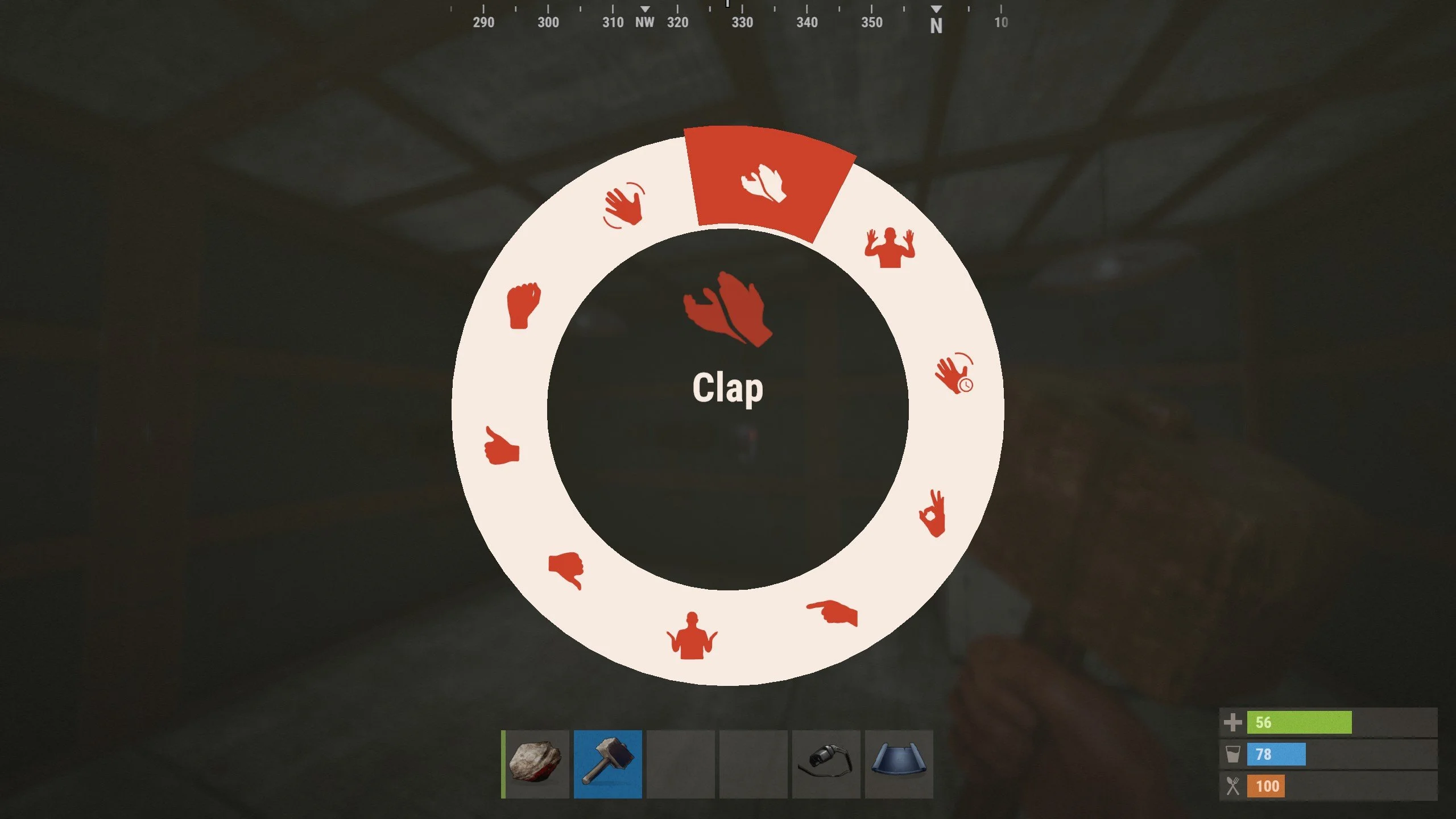Image resolution: width=1456 pixels, height=819 pixels.
Task: Select the OK hand gesture
Action: (x=933, y=514)
